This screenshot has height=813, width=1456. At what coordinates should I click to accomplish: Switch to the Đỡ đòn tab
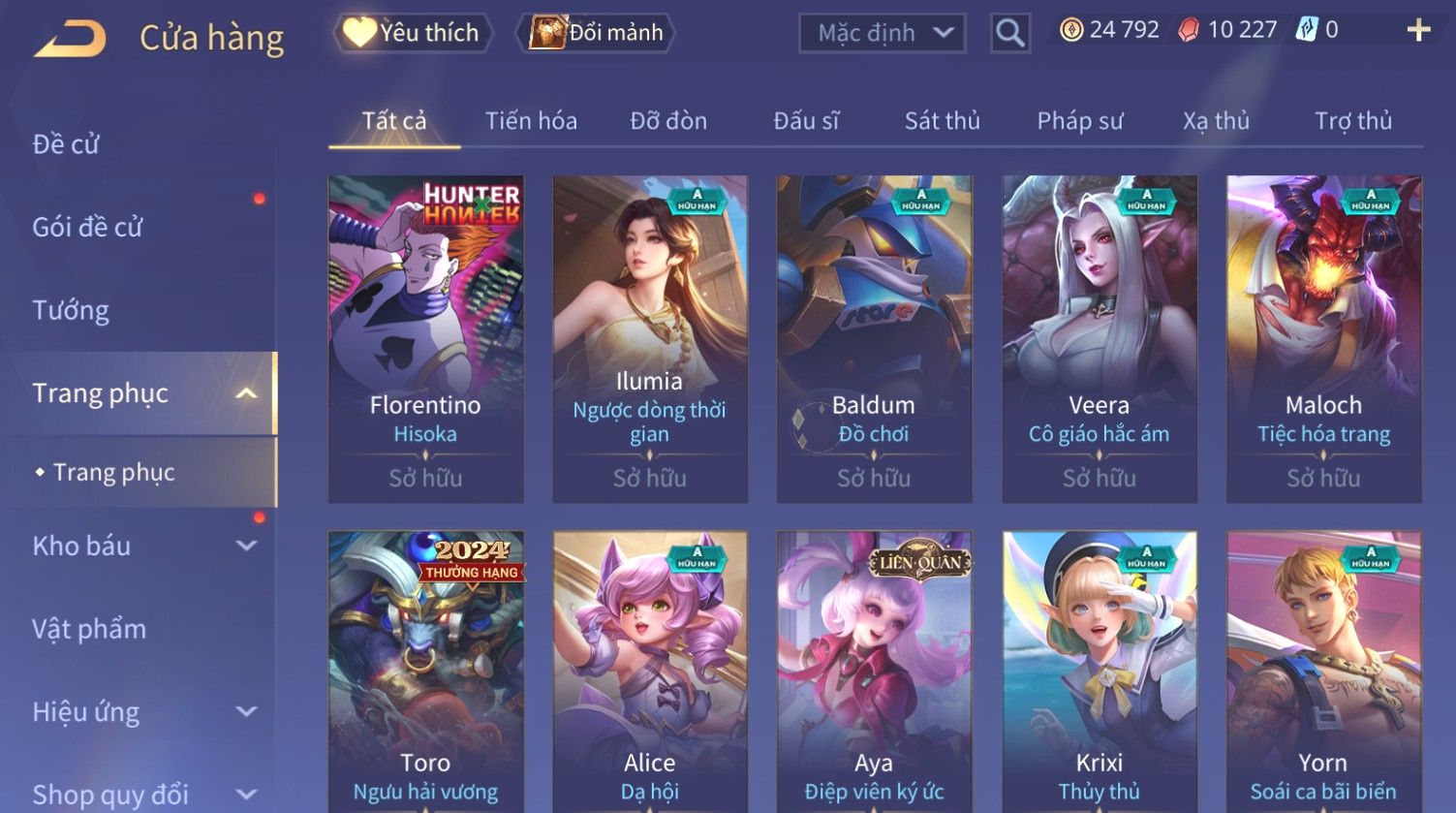[668, 121]
